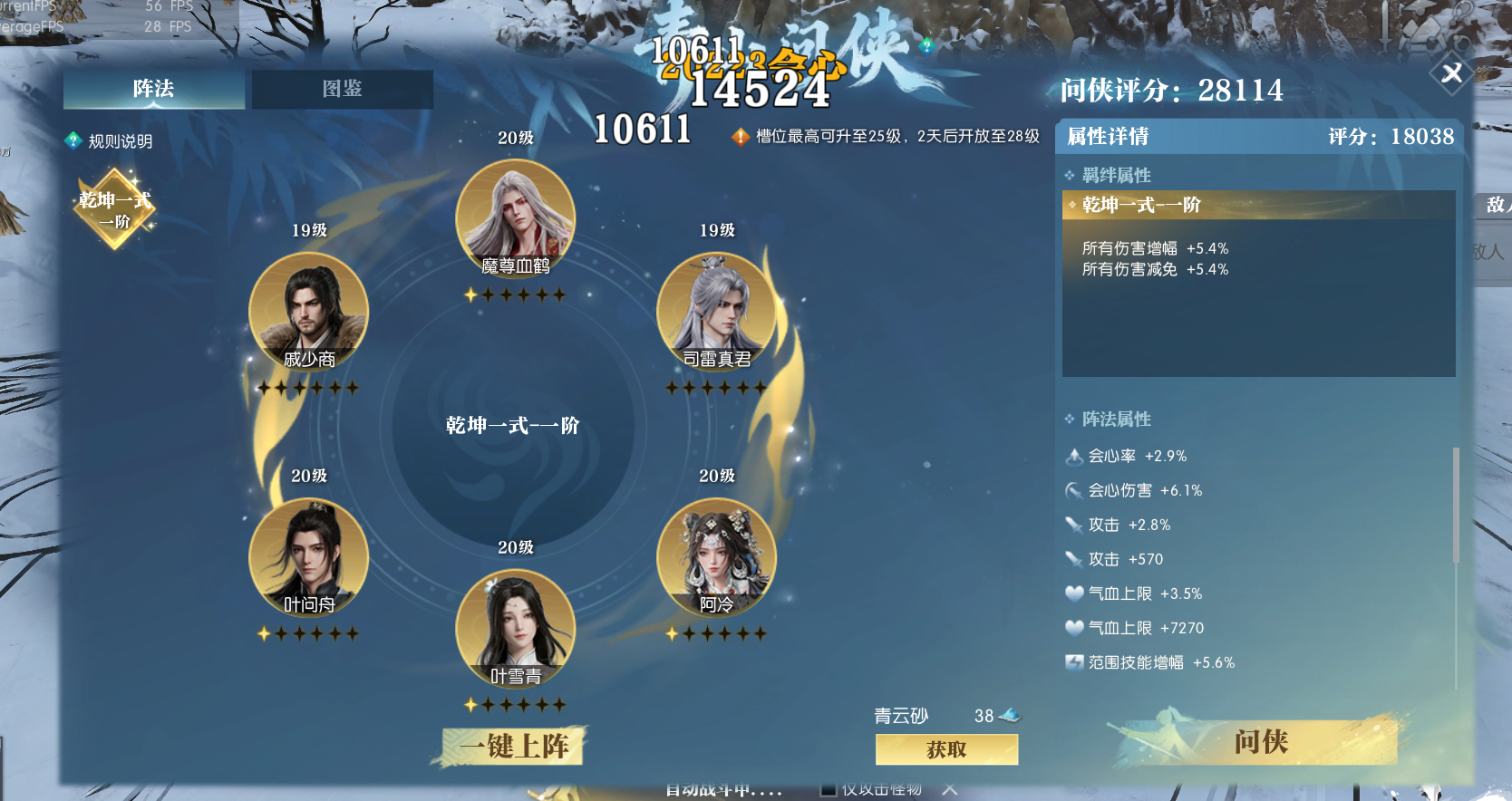Click the 乾坤一式一阶 diamond formation badge
The width and height of the screenshot is (1512, 801).
coord(113,209)
